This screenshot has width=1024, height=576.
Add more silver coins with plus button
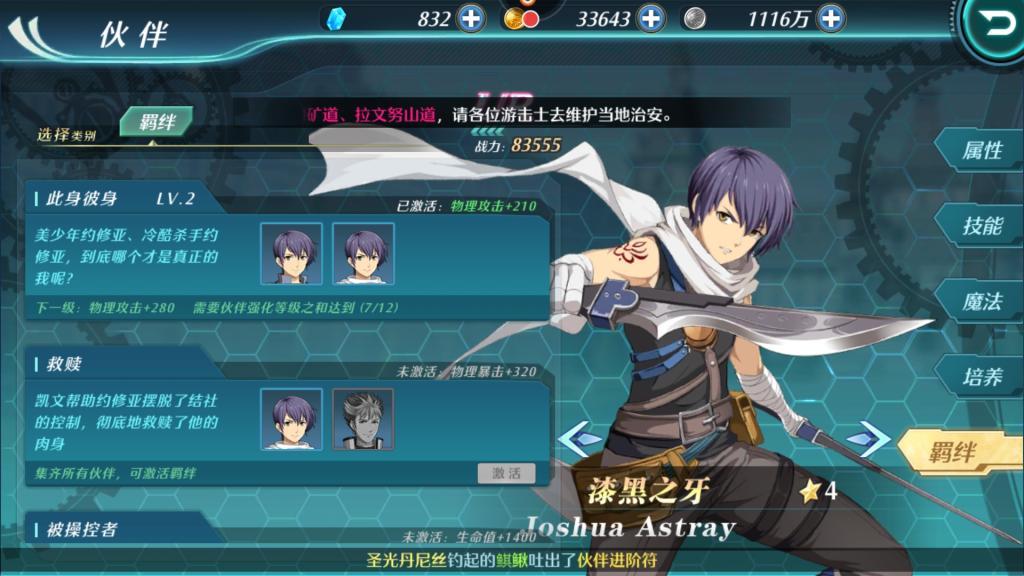(x=830, y=18)
